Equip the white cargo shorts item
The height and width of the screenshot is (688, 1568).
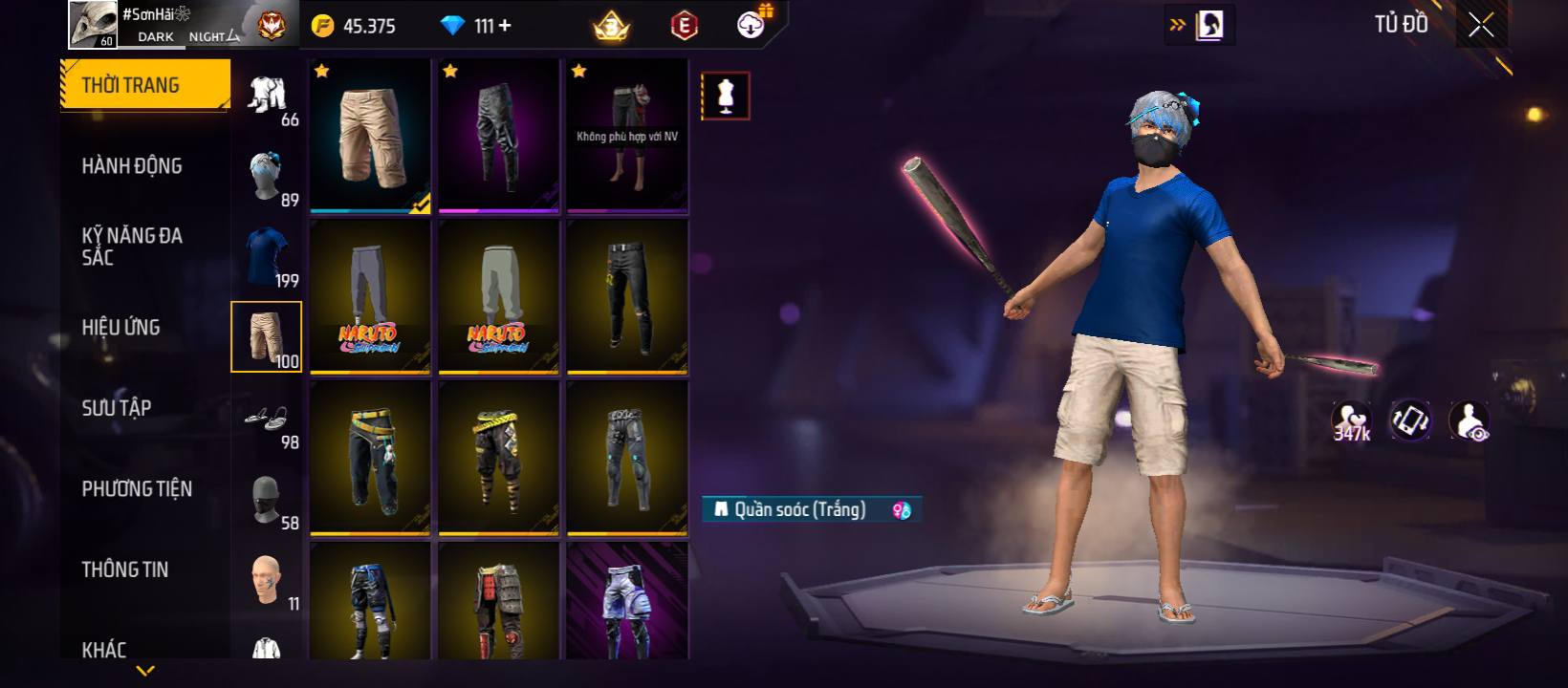tap(370, 136)
